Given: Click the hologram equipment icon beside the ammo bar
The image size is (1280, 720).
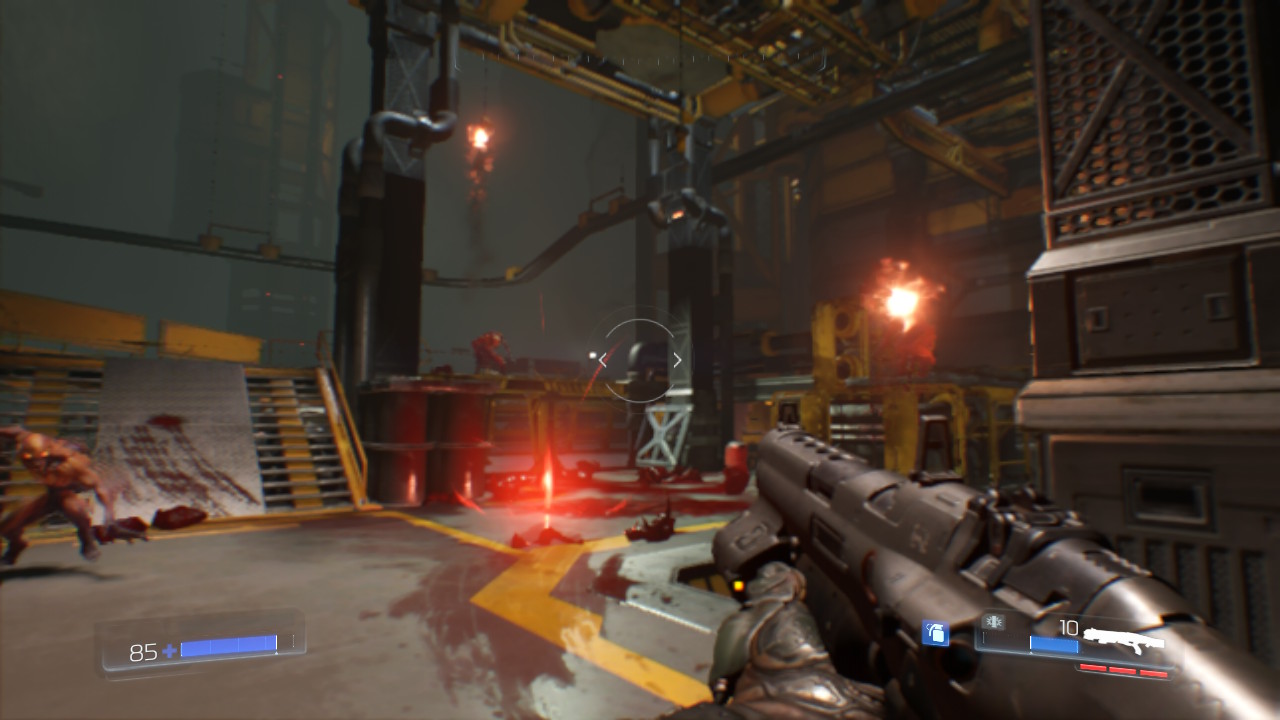Looking at the screenshot, I should tap(993, 623).
